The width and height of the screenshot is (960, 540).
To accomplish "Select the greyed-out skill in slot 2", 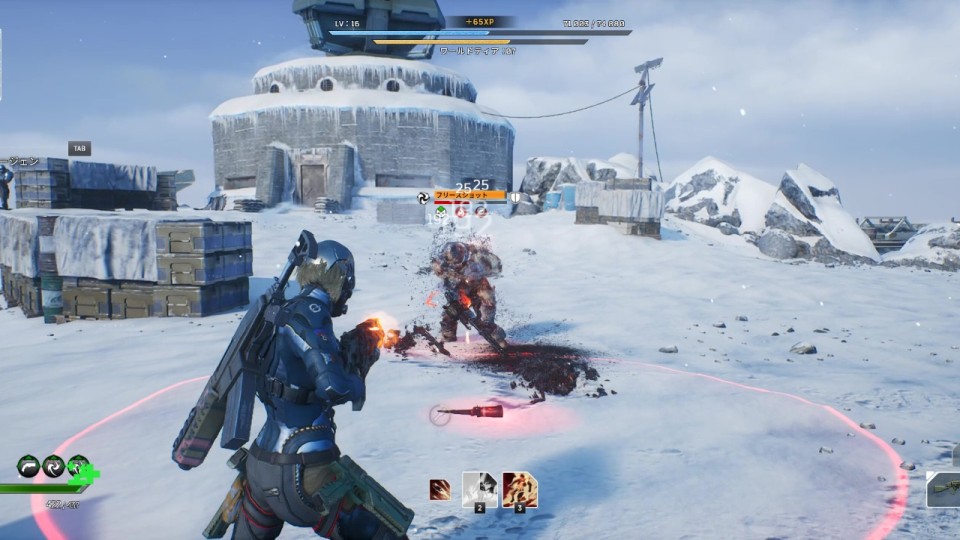I will [480, 489].
